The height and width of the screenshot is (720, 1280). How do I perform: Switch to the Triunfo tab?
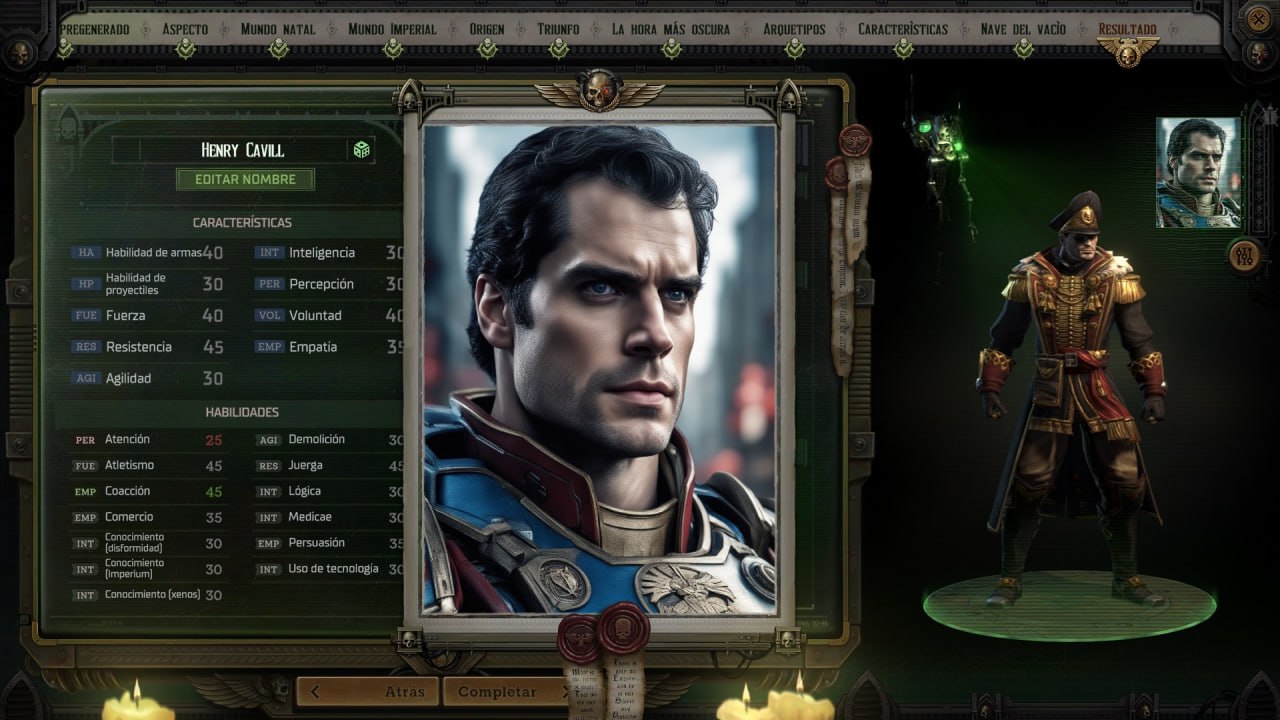[558, 29]
